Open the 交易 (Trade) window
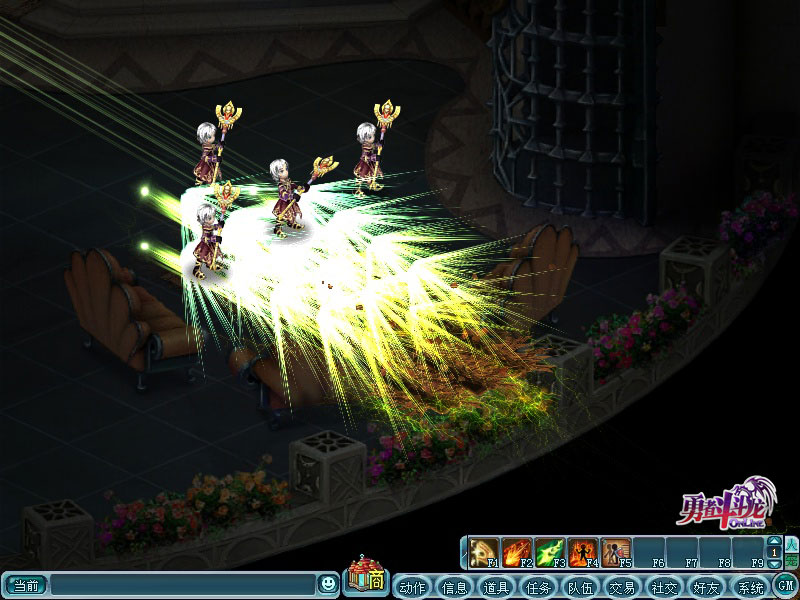 click(622, 586)
